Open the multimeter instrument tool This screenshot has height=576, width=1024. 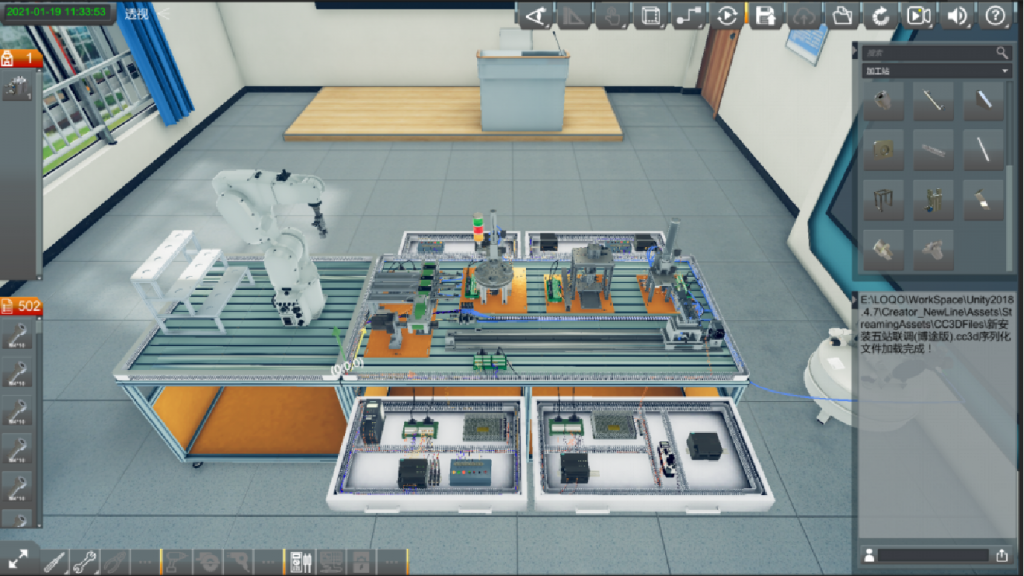(x=300, y=562)
